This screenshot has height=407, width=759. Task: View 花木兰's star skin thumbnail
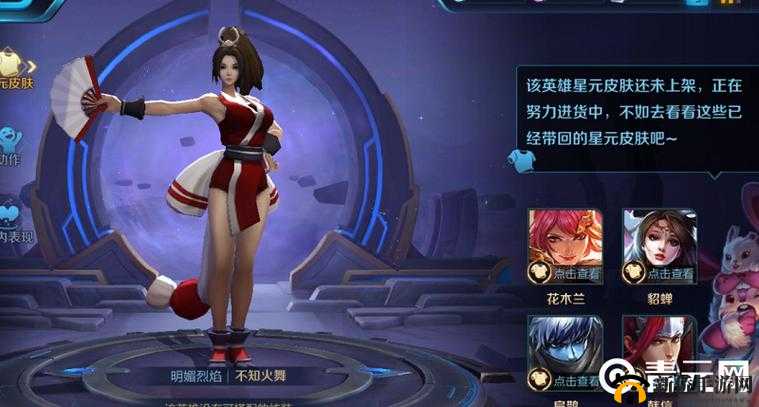(x=564, y=247)
